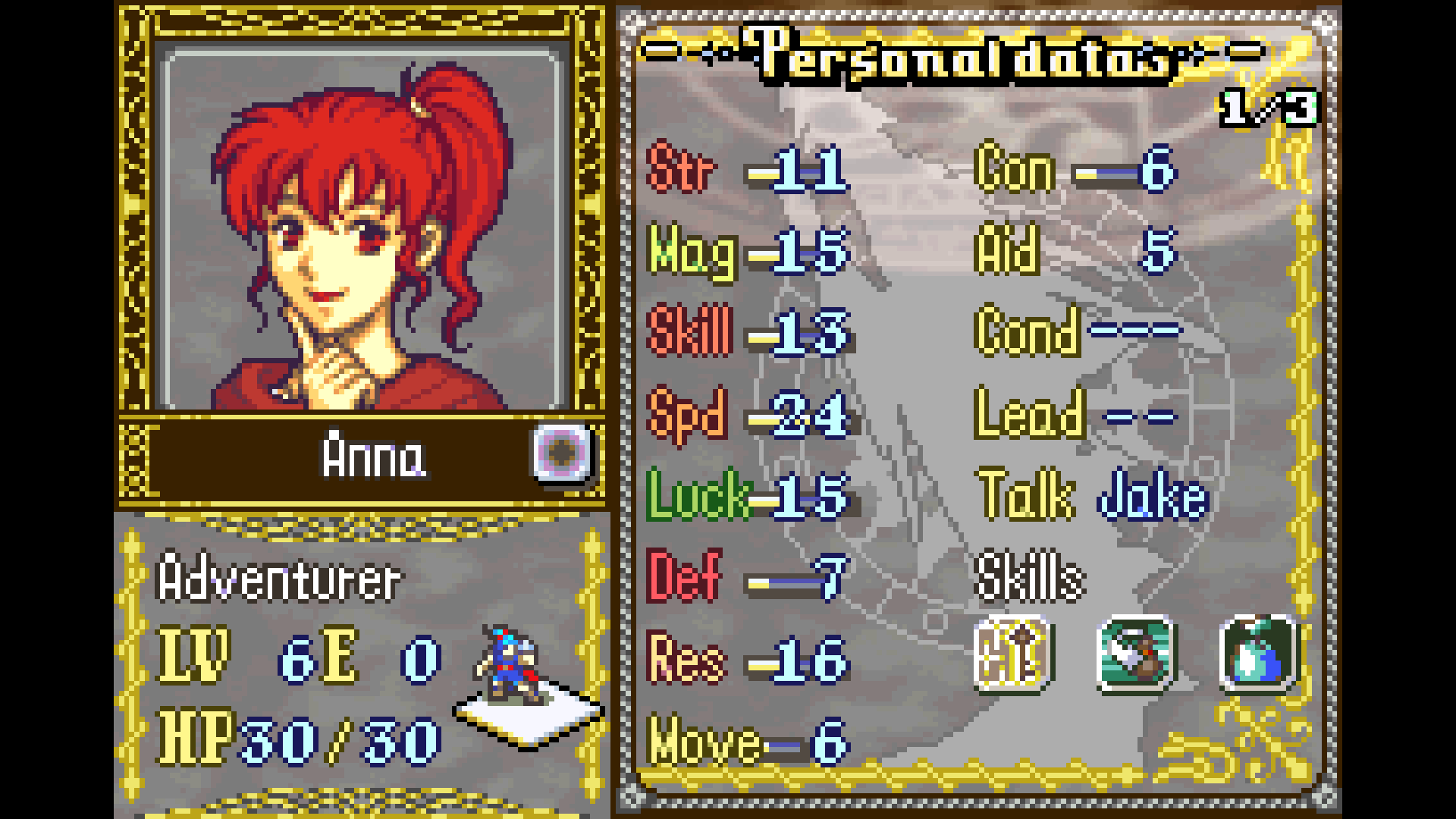The height and width of the screenshot is (819, 1456).
Task: Select the Adventurer class name
Action: pyautogui.click(x=281, y=578)
